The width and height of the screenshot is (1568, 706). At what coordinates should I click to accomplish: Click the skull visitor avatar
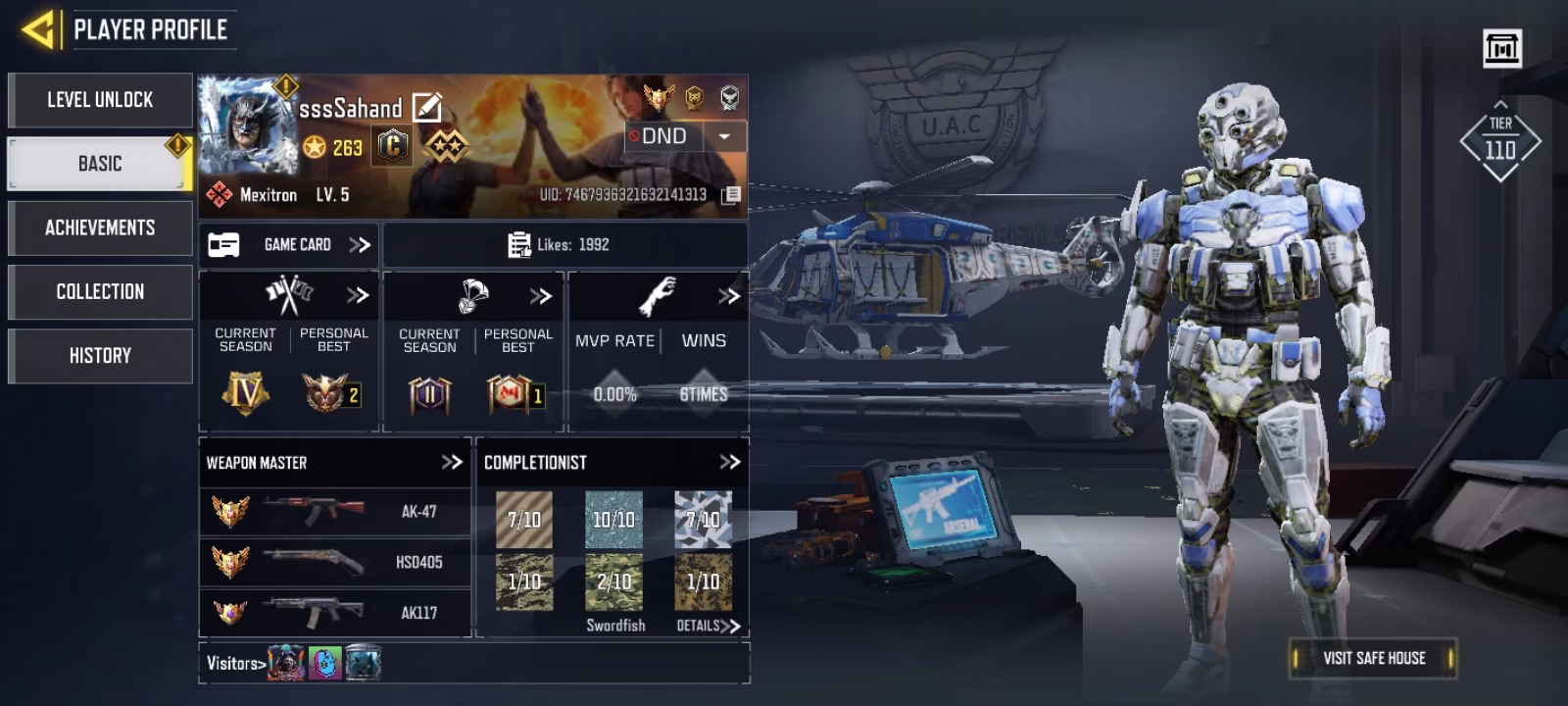[x=286, y=664]
